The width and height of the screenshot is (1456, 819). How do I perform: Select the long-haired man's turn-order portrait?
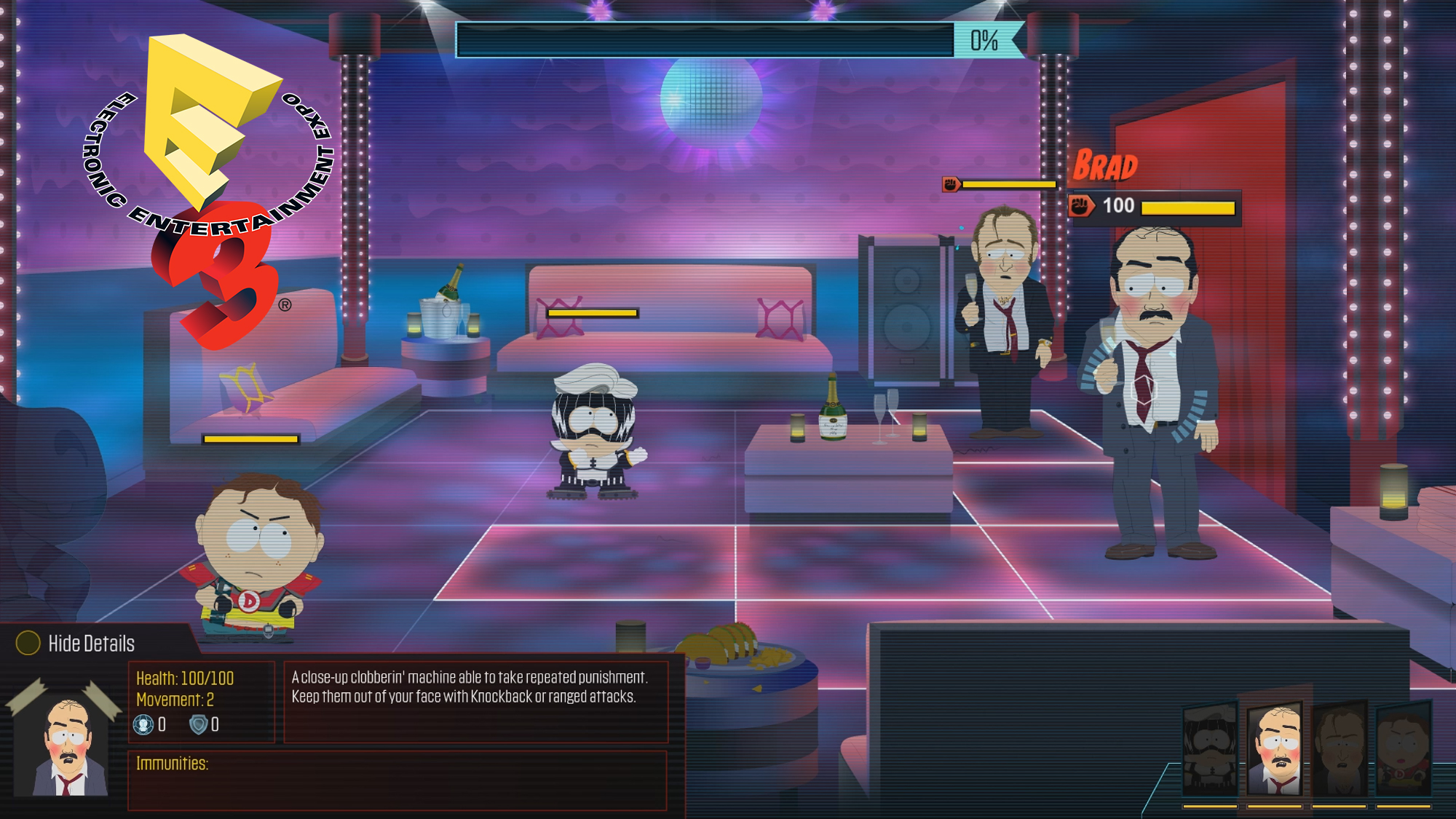click(x=1340, y=750)
